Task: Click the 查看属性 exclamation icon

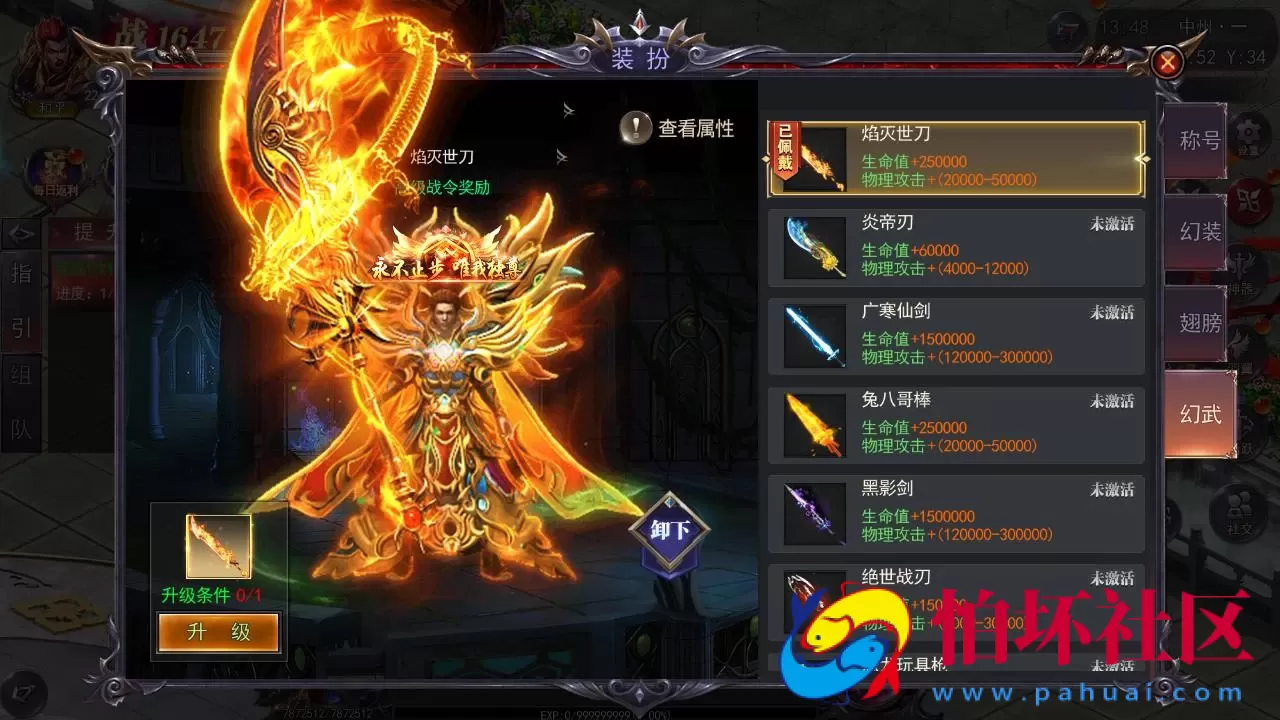Action: click(636, 128)
